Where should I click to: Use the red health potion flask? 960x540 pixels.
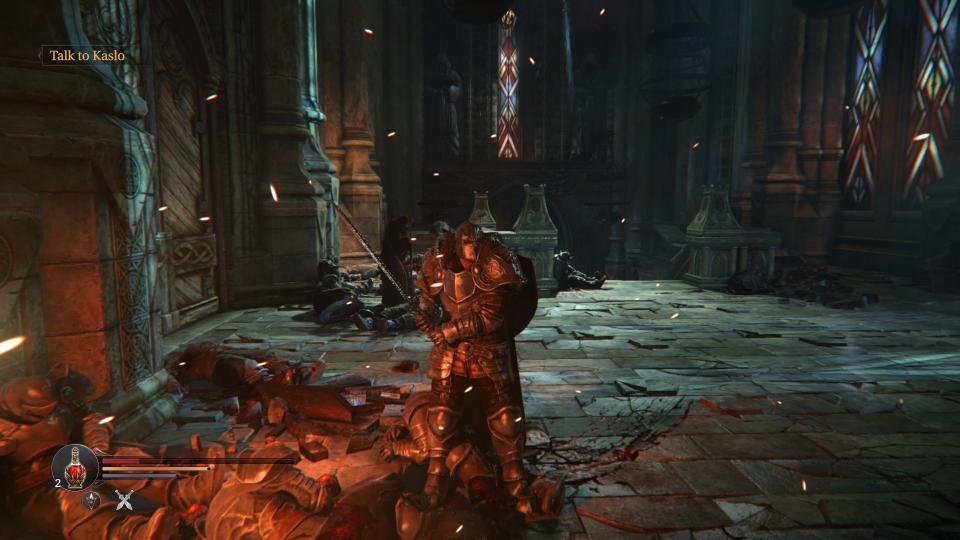pos(75,466)
